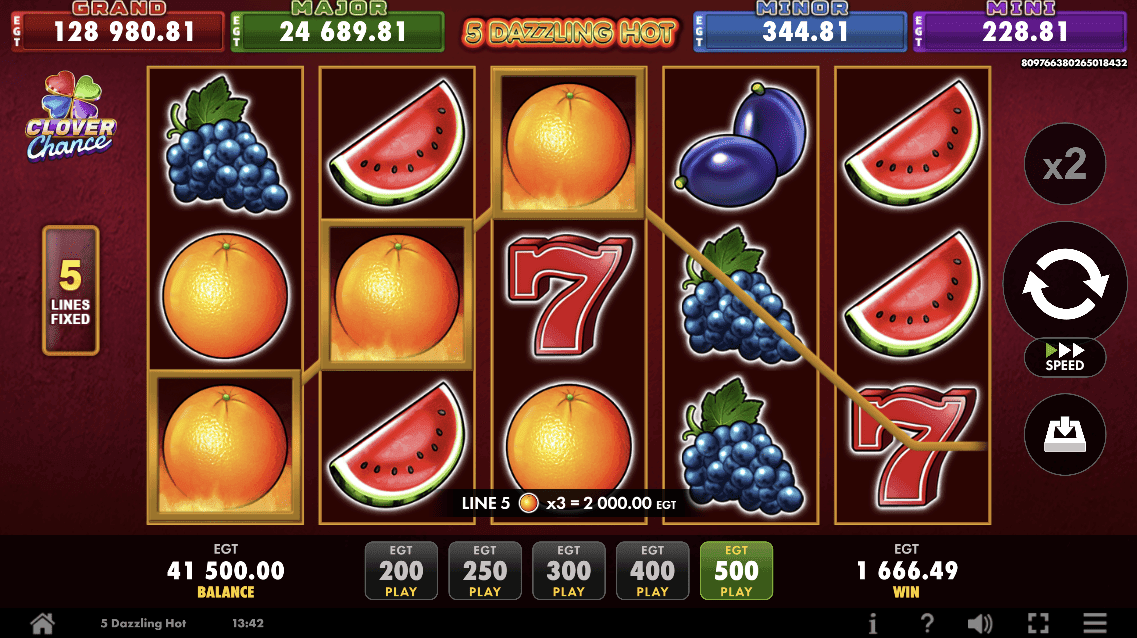Show the help question mark page
This screenshot has width=1137, height=638.
click(927, 623)
